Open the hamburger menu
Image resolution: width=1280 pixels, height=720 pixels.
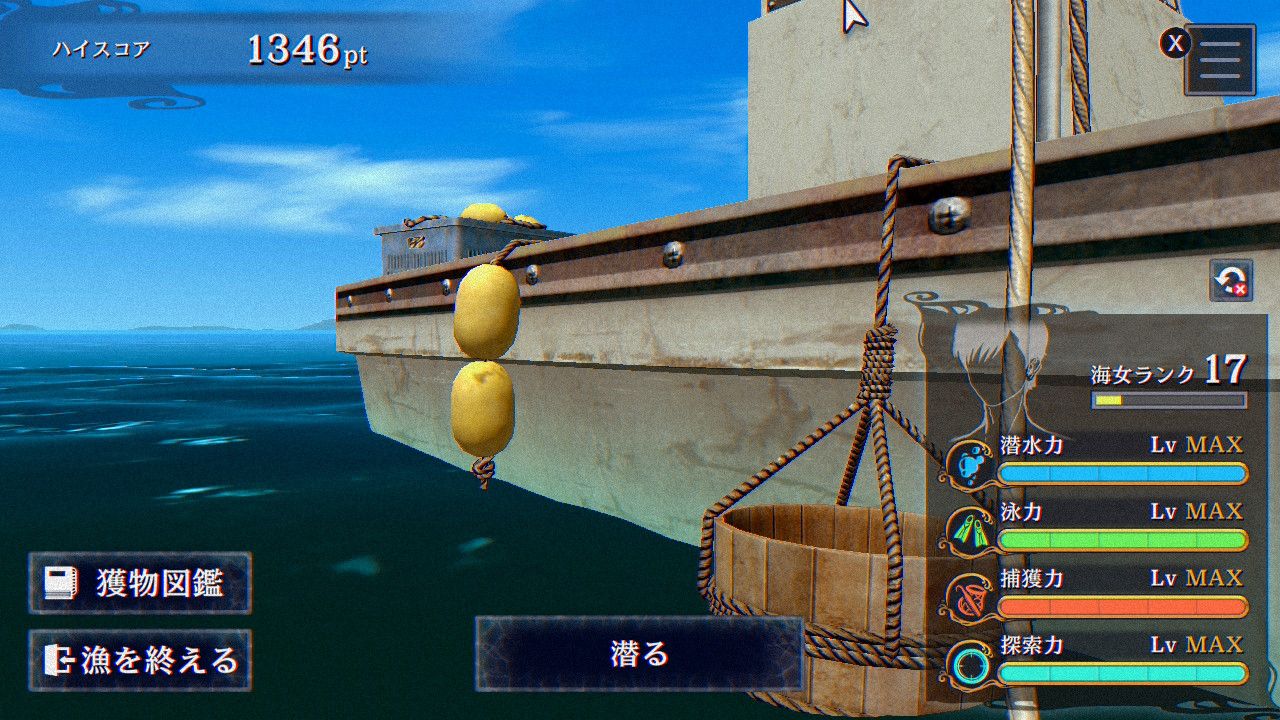1220,60
